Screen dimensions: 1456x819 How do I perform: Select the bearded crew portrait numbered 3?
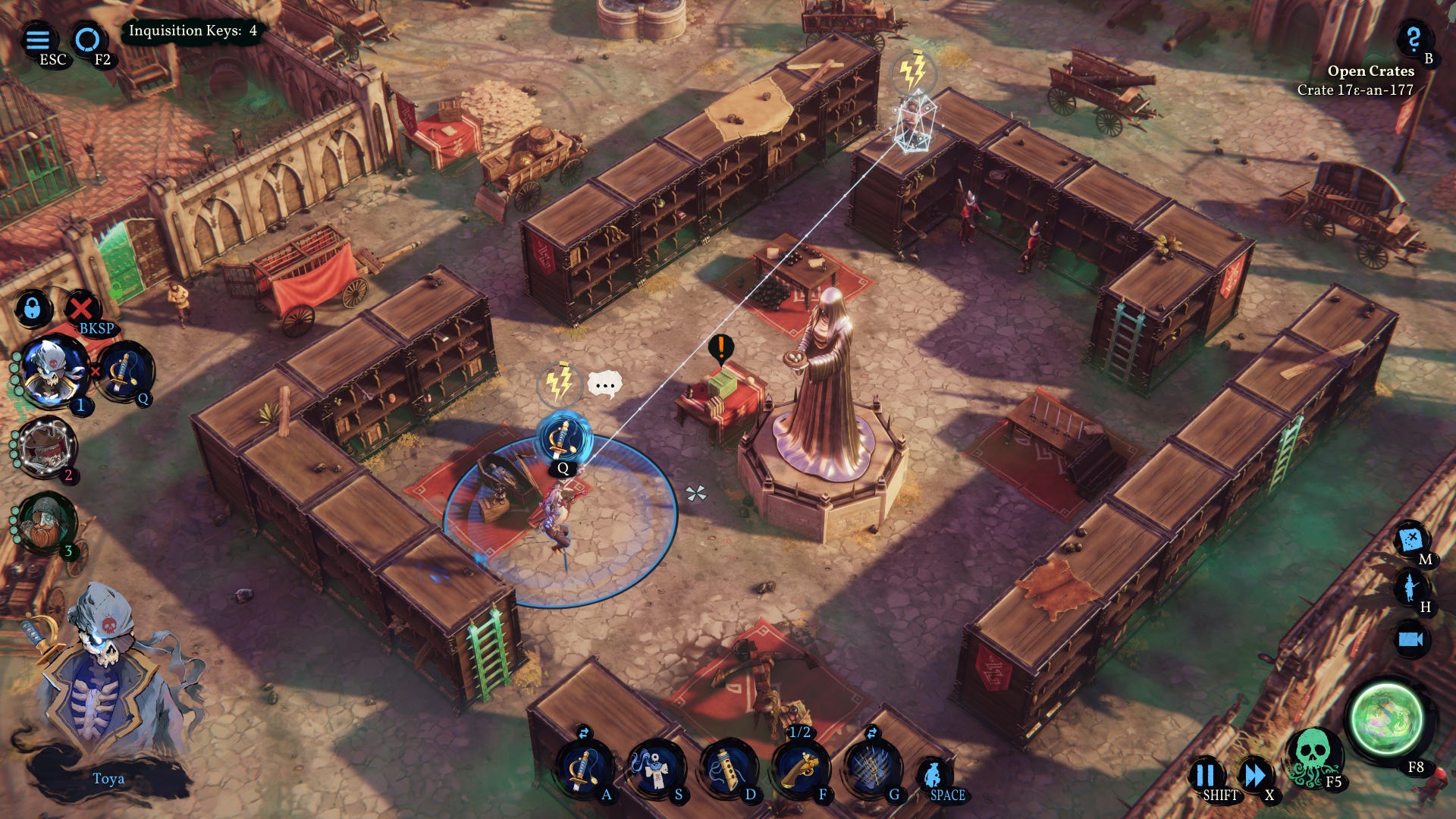tap(47, 523)
